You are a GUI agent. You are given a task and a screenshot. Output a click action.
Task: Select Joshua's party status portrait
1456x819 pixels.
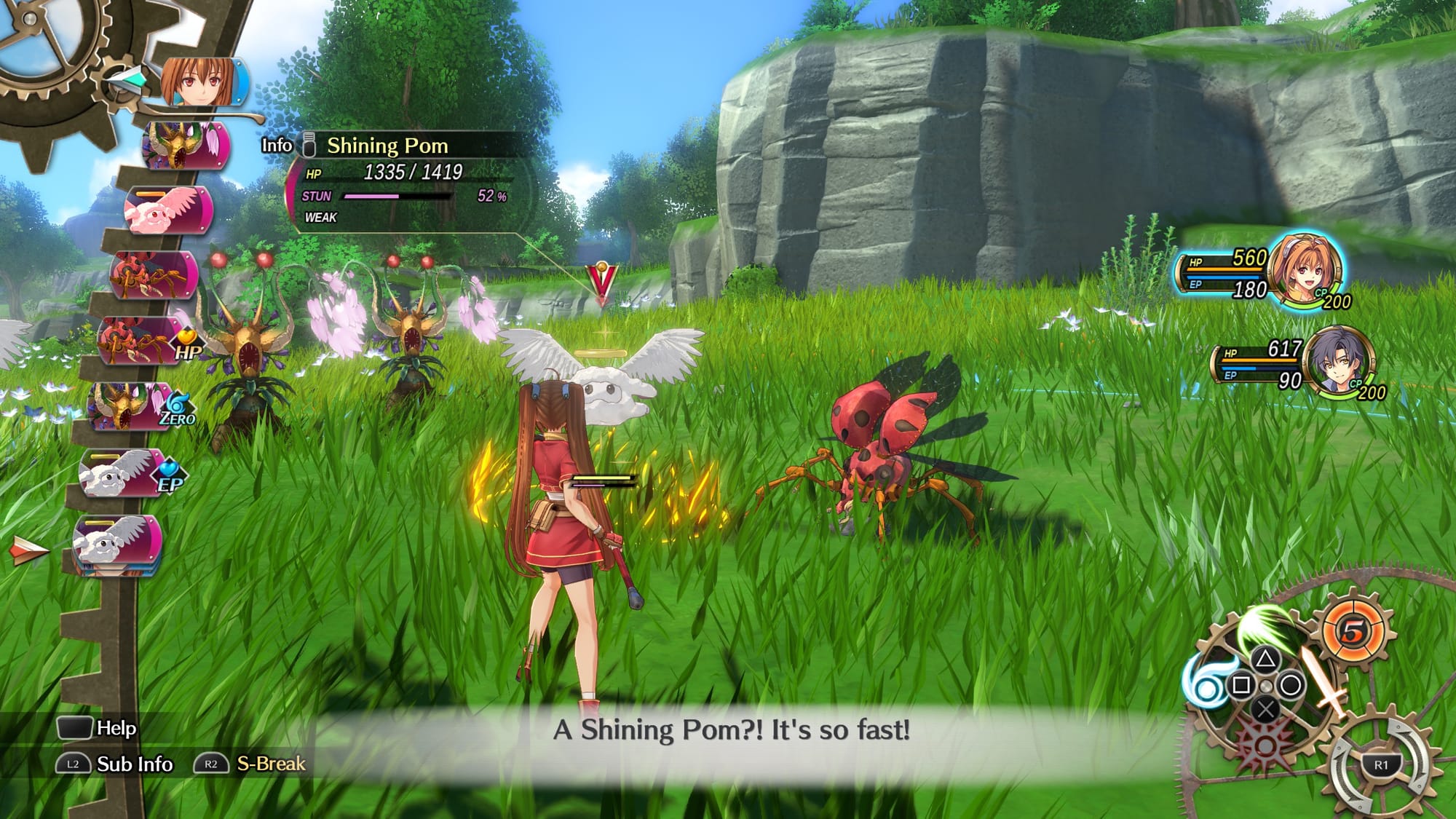point(1340,361)
